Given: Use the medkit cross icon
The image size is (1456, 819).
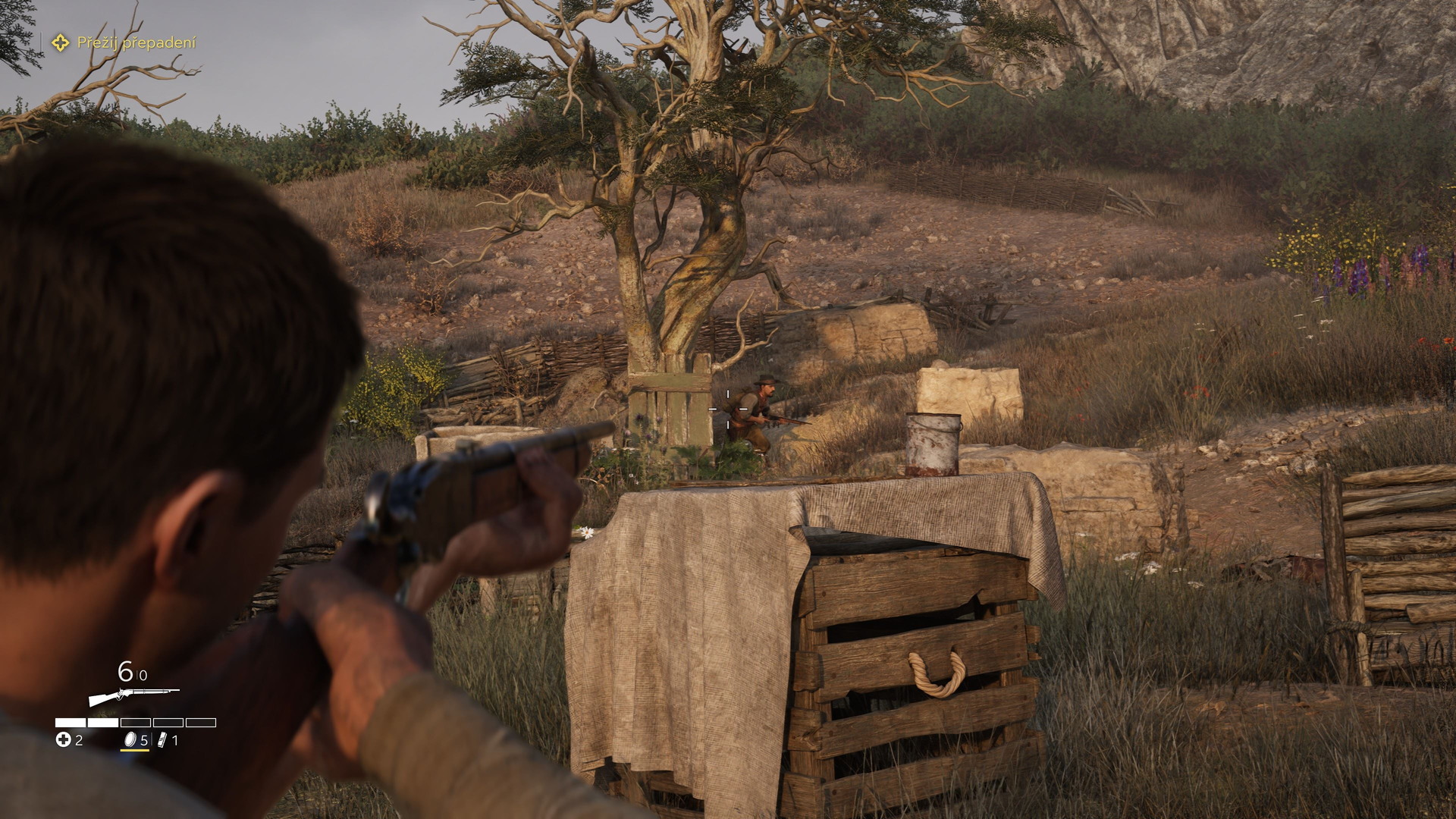Looking at the screenshot, I should tap(63, 739).
